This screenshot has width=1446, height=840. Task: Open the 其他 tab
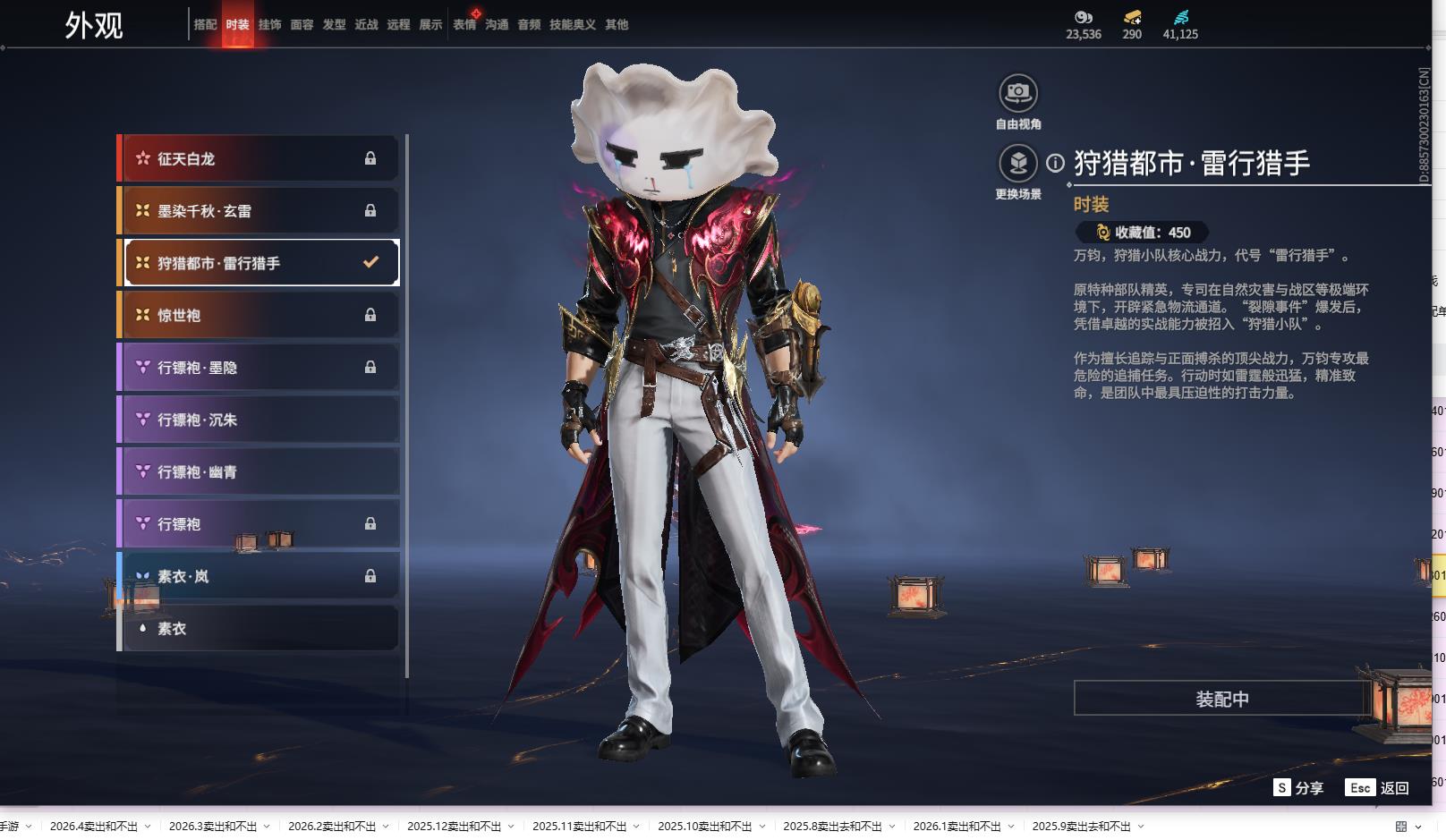[x=617, y=25]
